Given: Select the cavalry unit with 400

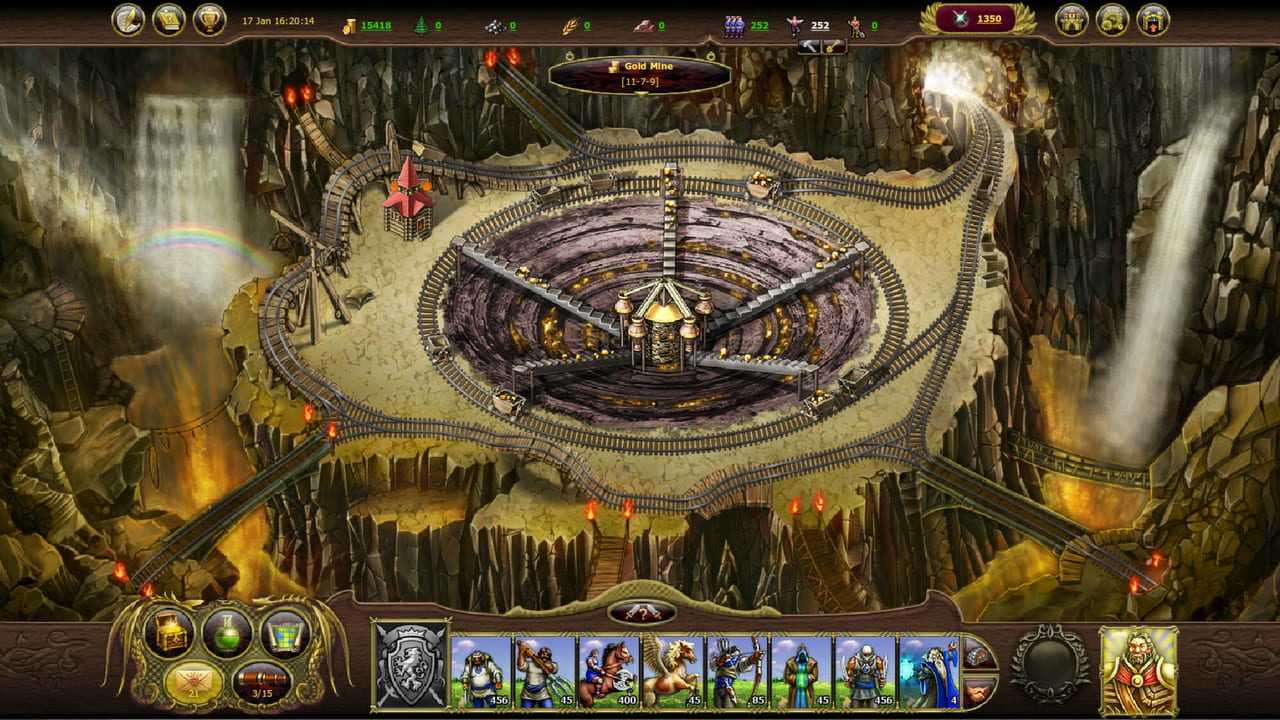Looking at the screenshot, I should pyautogui.click(x=608, y=672).
